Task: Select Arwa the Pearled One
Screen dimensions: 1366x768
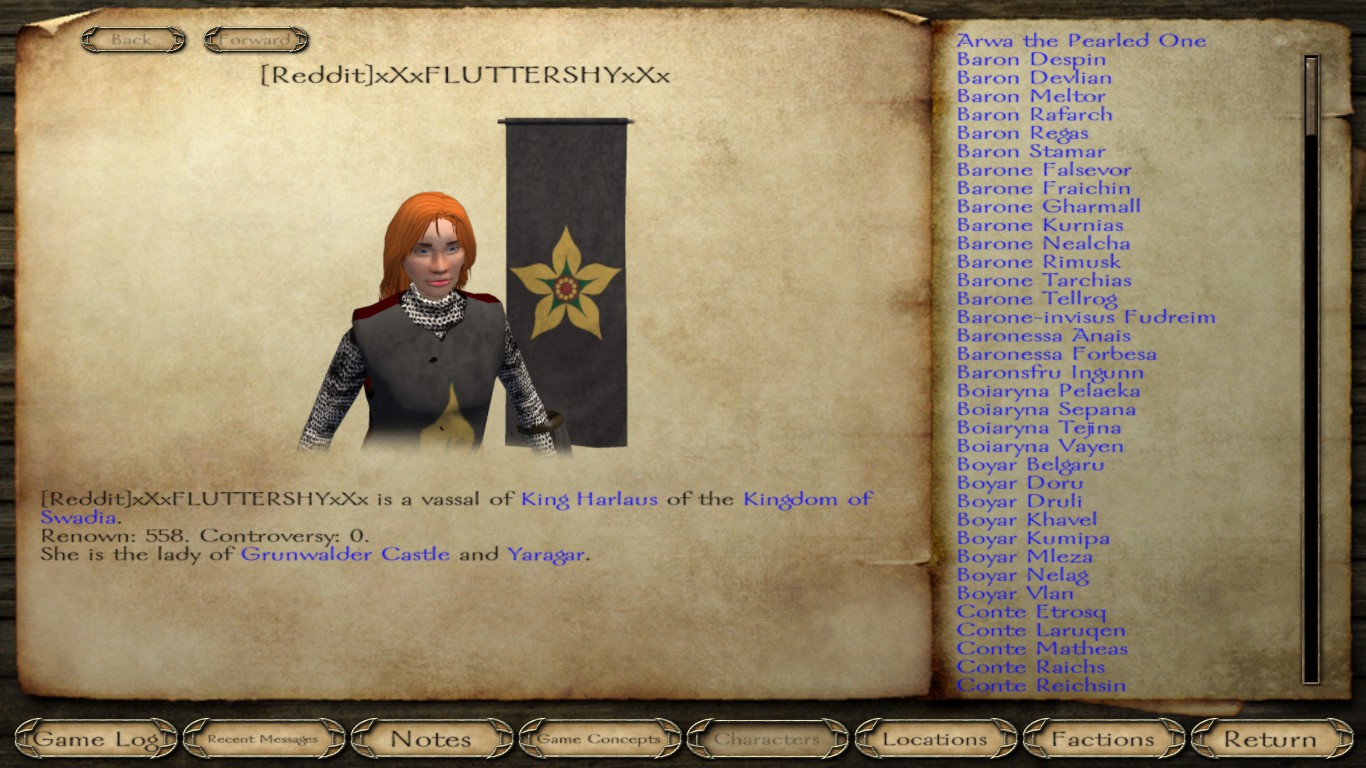Action: pyautogui.click(x=1081, y=41)
